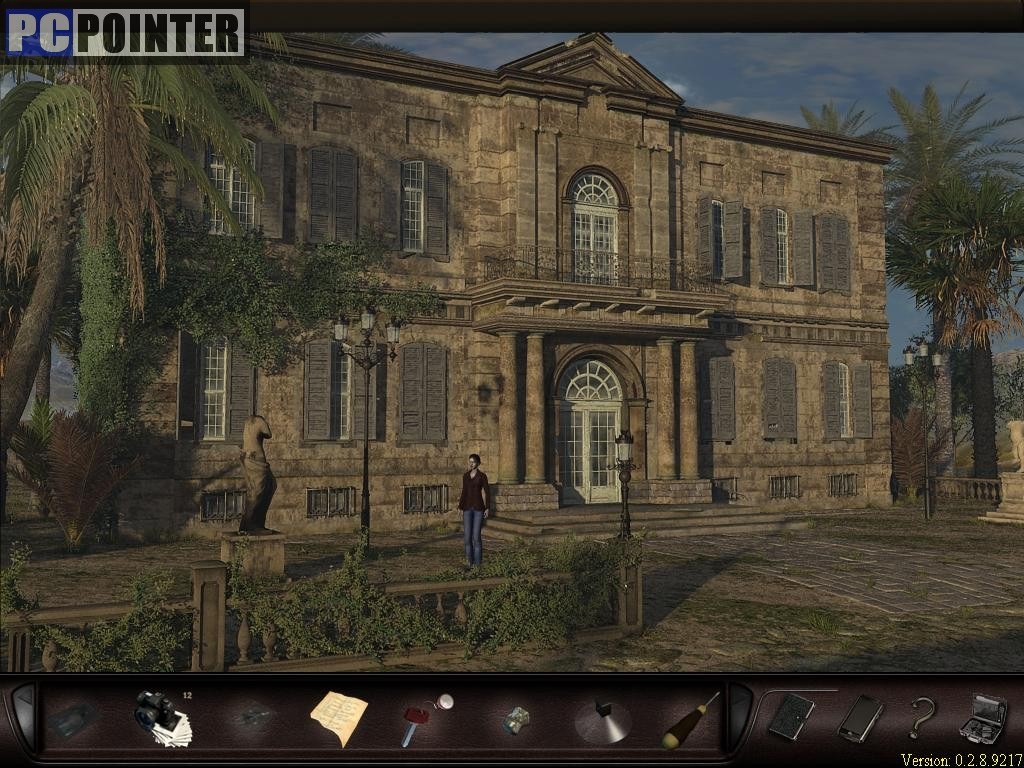Viewport: 1024px width, 768px height.
Task: Open the forensic kit briefcase
Action: click(981, 717)
